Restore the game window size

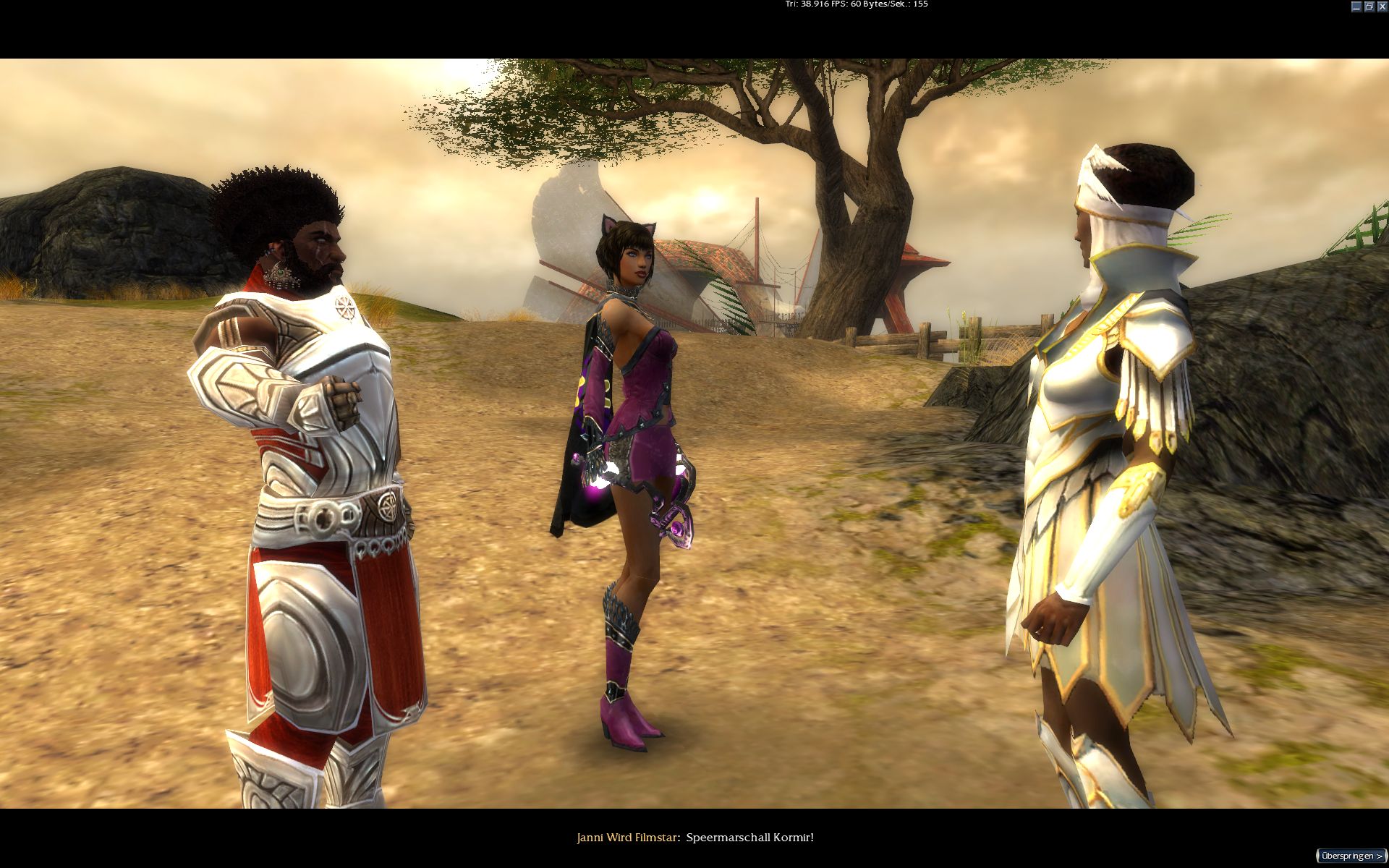click(x=1369, y=7)
